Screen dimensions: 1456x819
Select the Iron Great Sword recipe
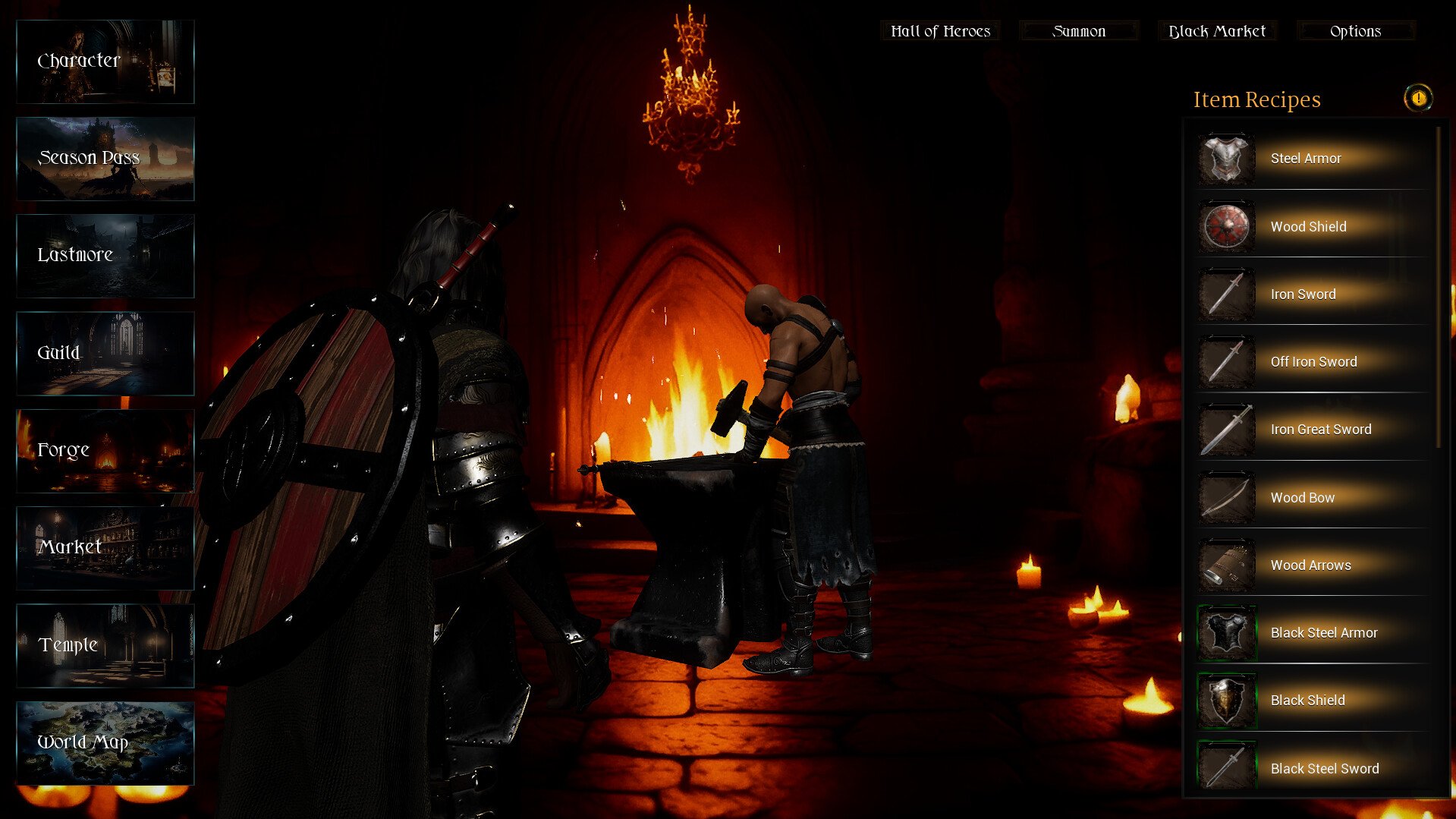coord(1313,430)
